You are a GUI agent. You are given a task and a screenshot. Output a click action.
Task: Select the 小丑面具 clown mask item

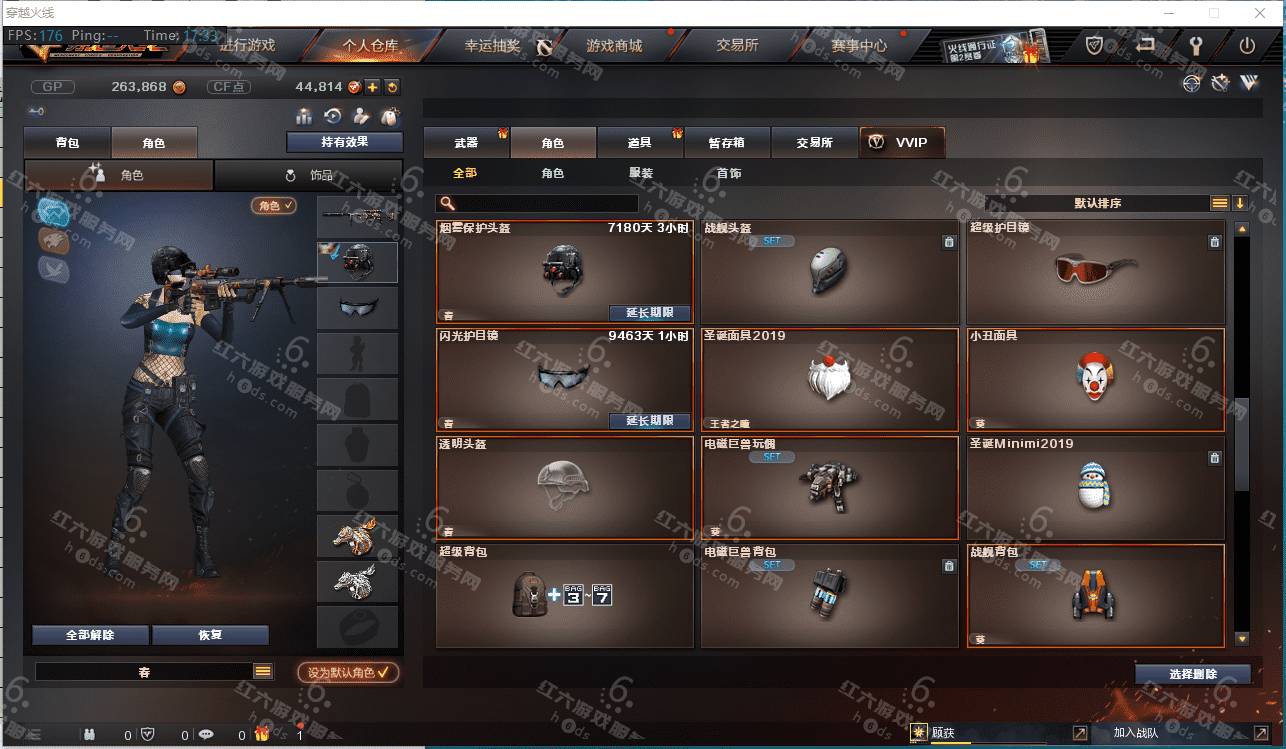click(x=1095, y=380)
